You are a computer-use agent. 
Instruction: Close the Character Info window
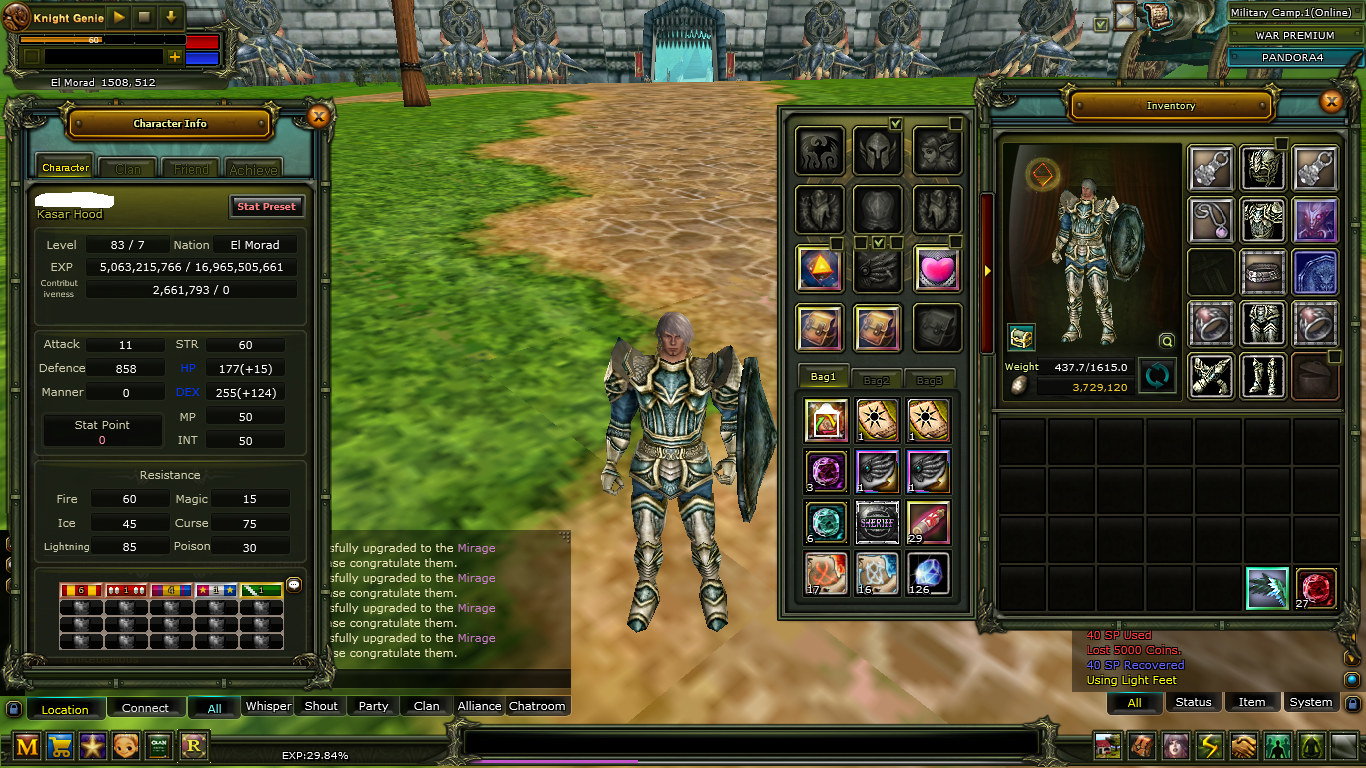(x=318, y=117)
